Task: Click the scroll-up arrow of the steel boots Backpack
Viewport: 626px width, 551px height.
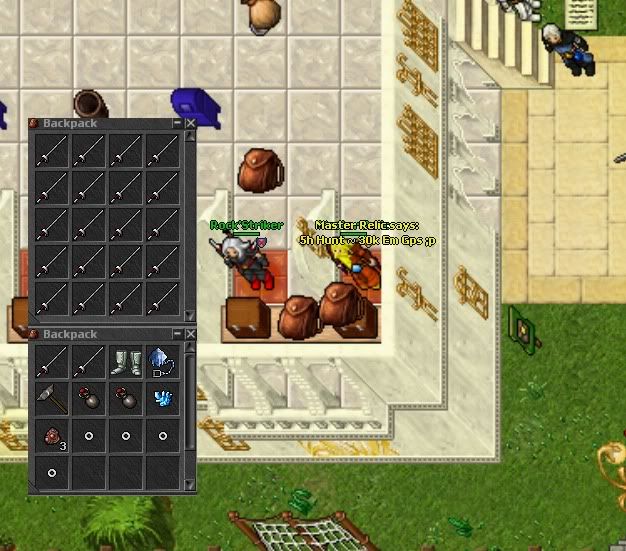Action: [x=190, y=346]
